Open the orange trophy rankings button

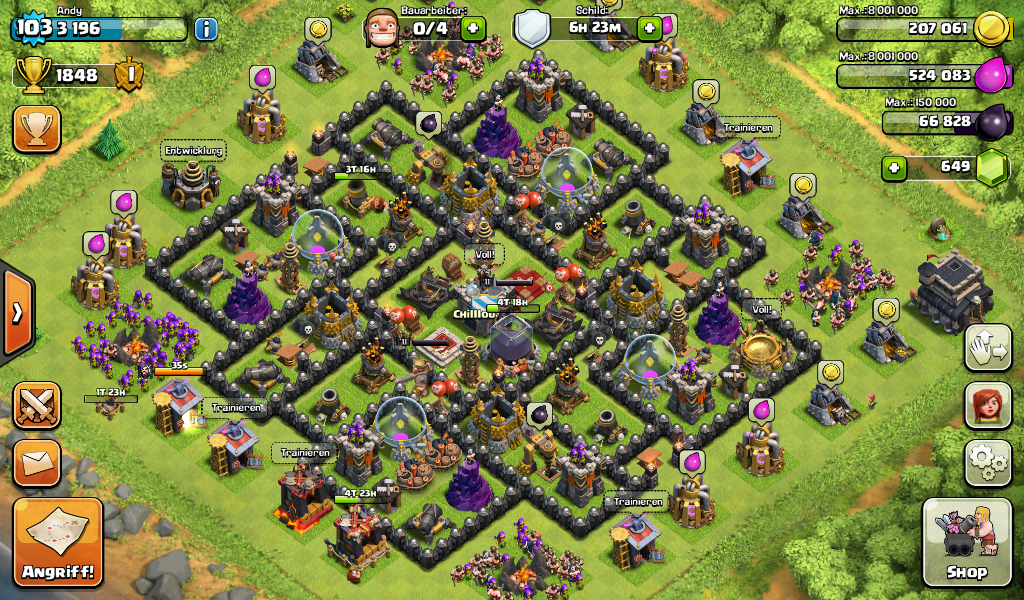37,129
